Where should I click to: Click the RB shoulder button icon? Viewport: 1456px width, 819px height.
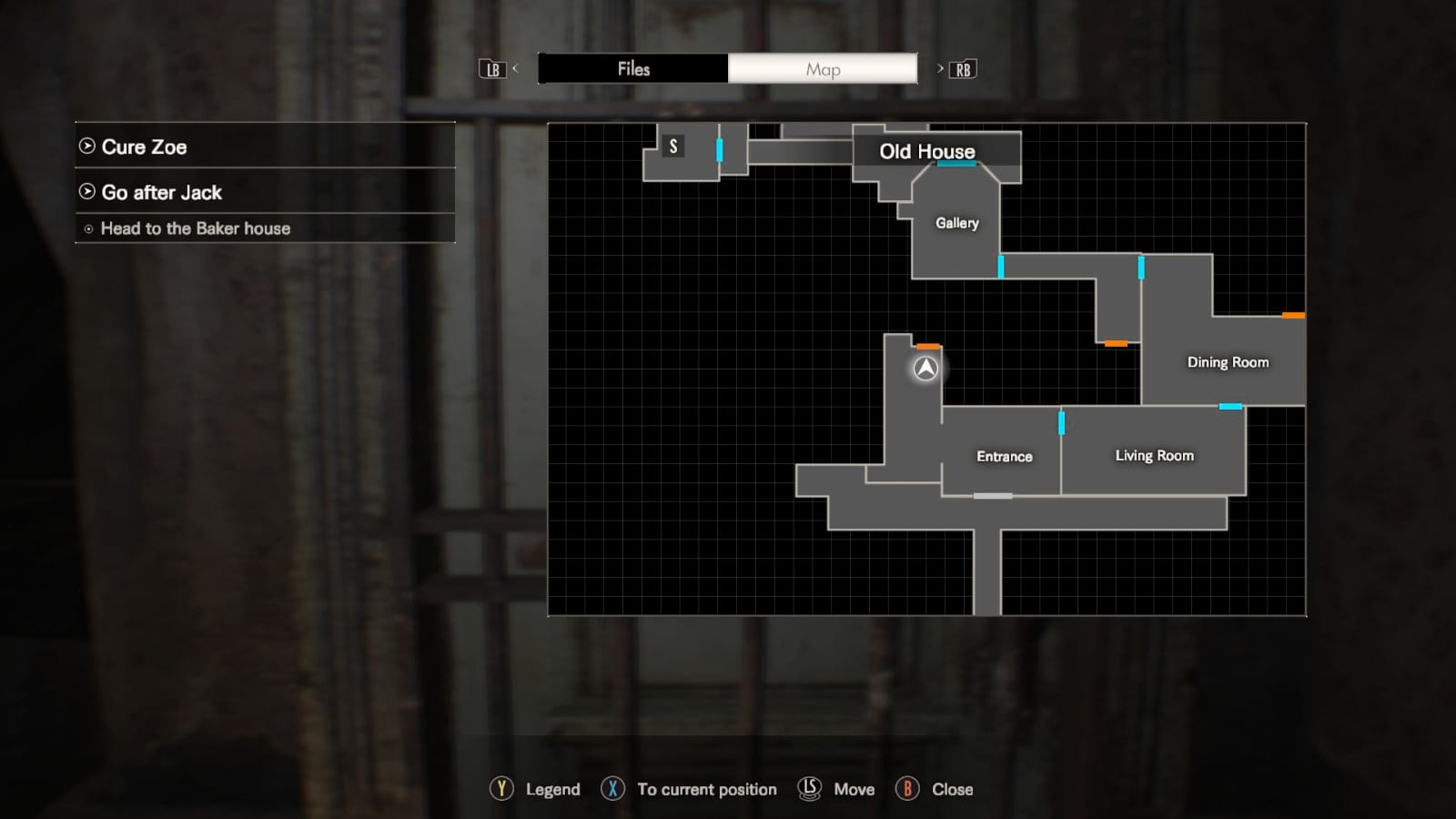pos(965,68)
